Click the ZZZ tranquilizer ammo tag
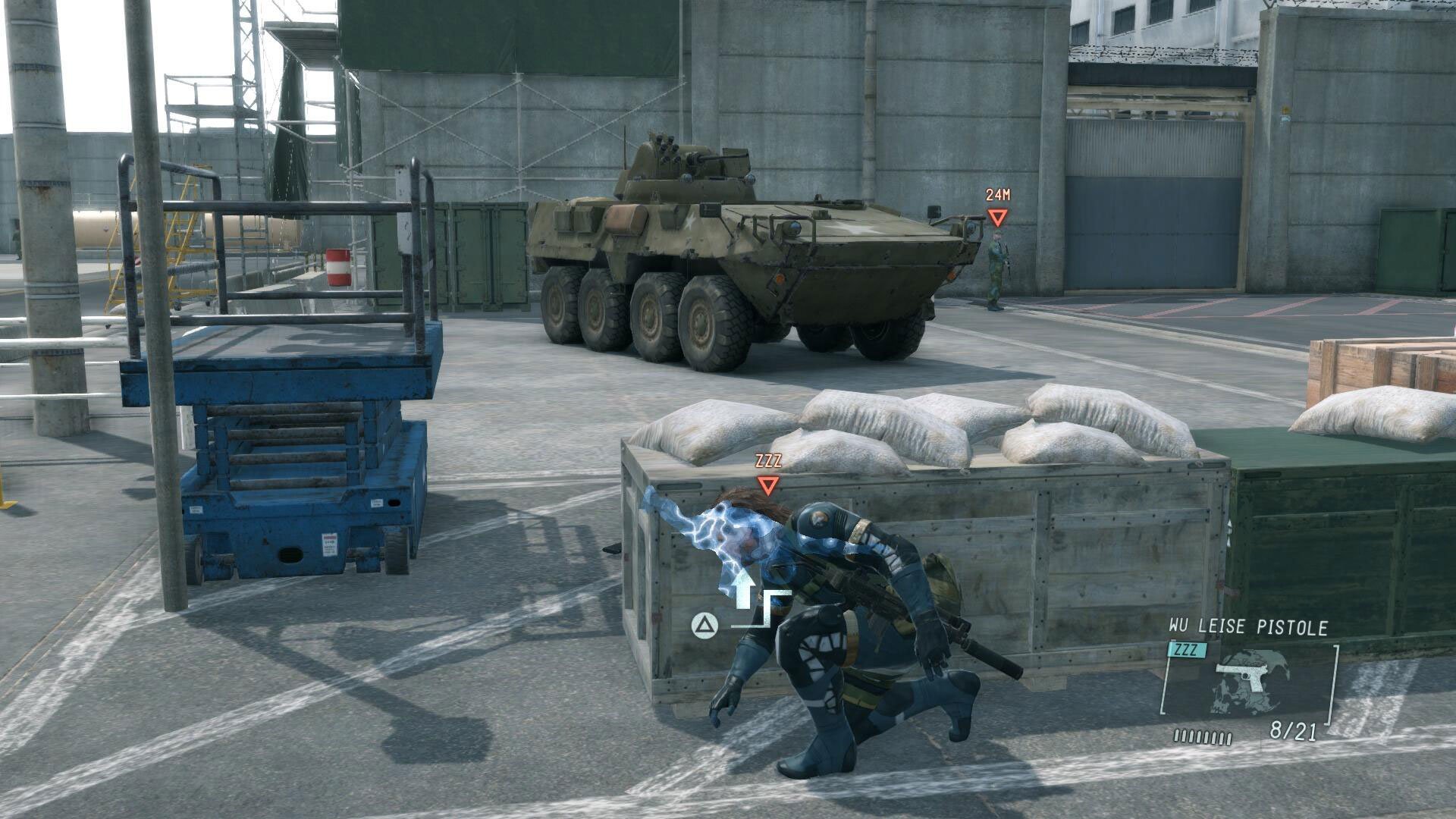1456x819 pixels. (1186, 650)
